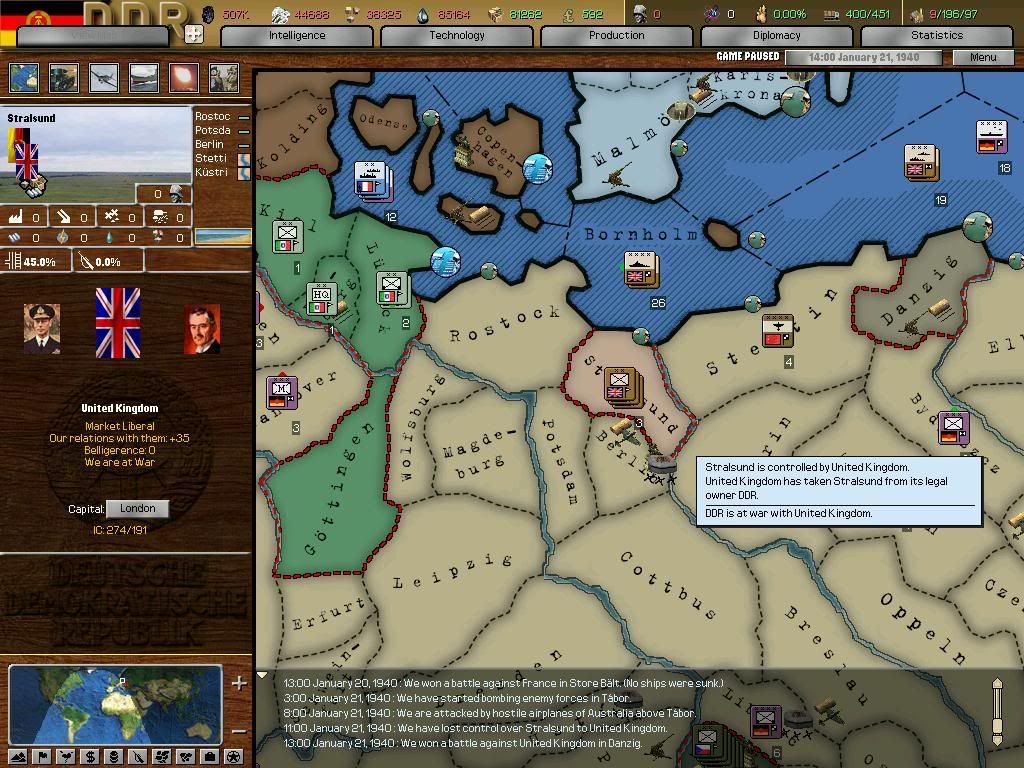
Task: Switch to the political flag map mode
Action: (x=43, y=756)
